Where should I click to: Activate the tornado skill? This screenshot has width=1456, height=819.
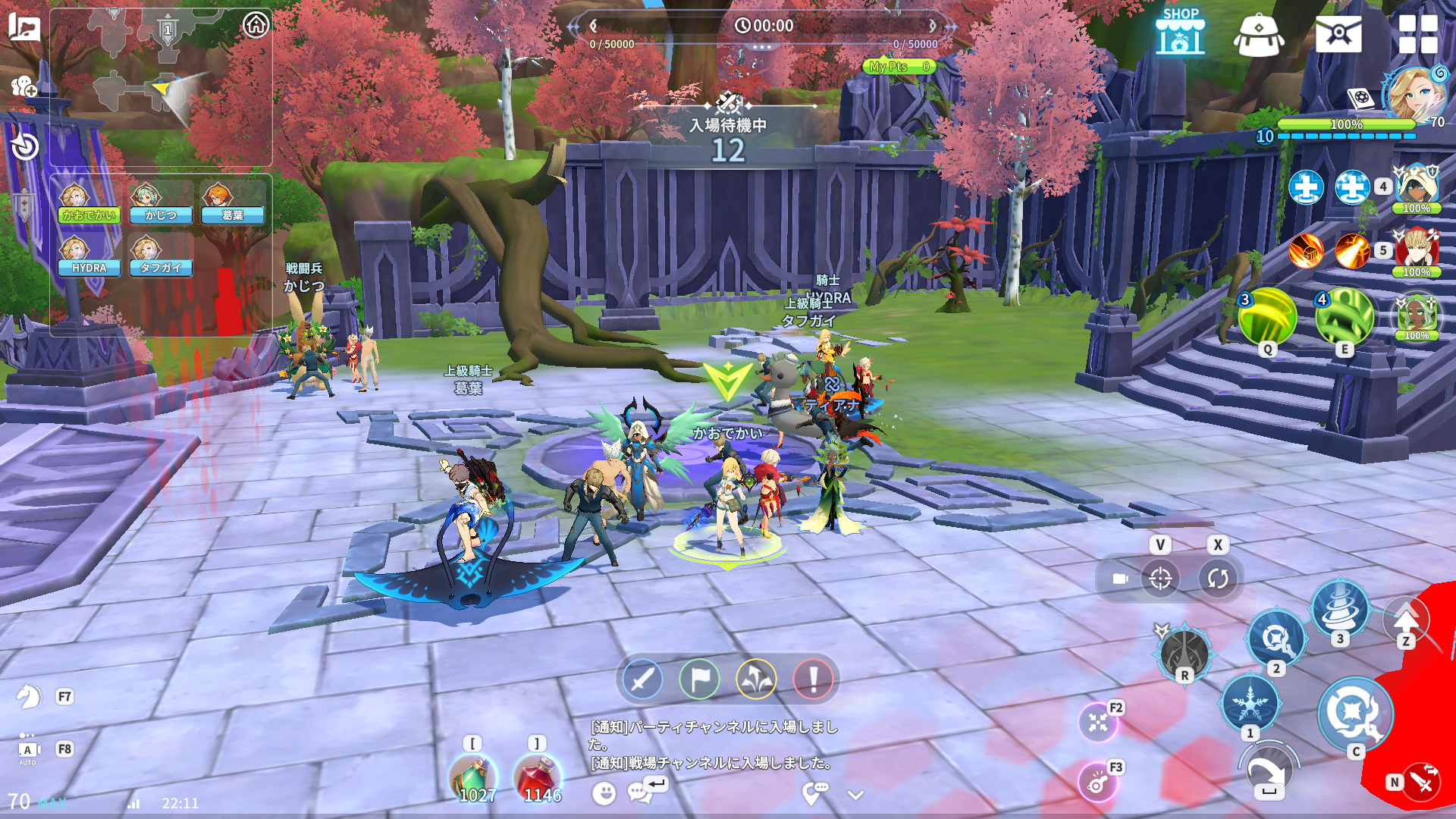click(1340, 609)
